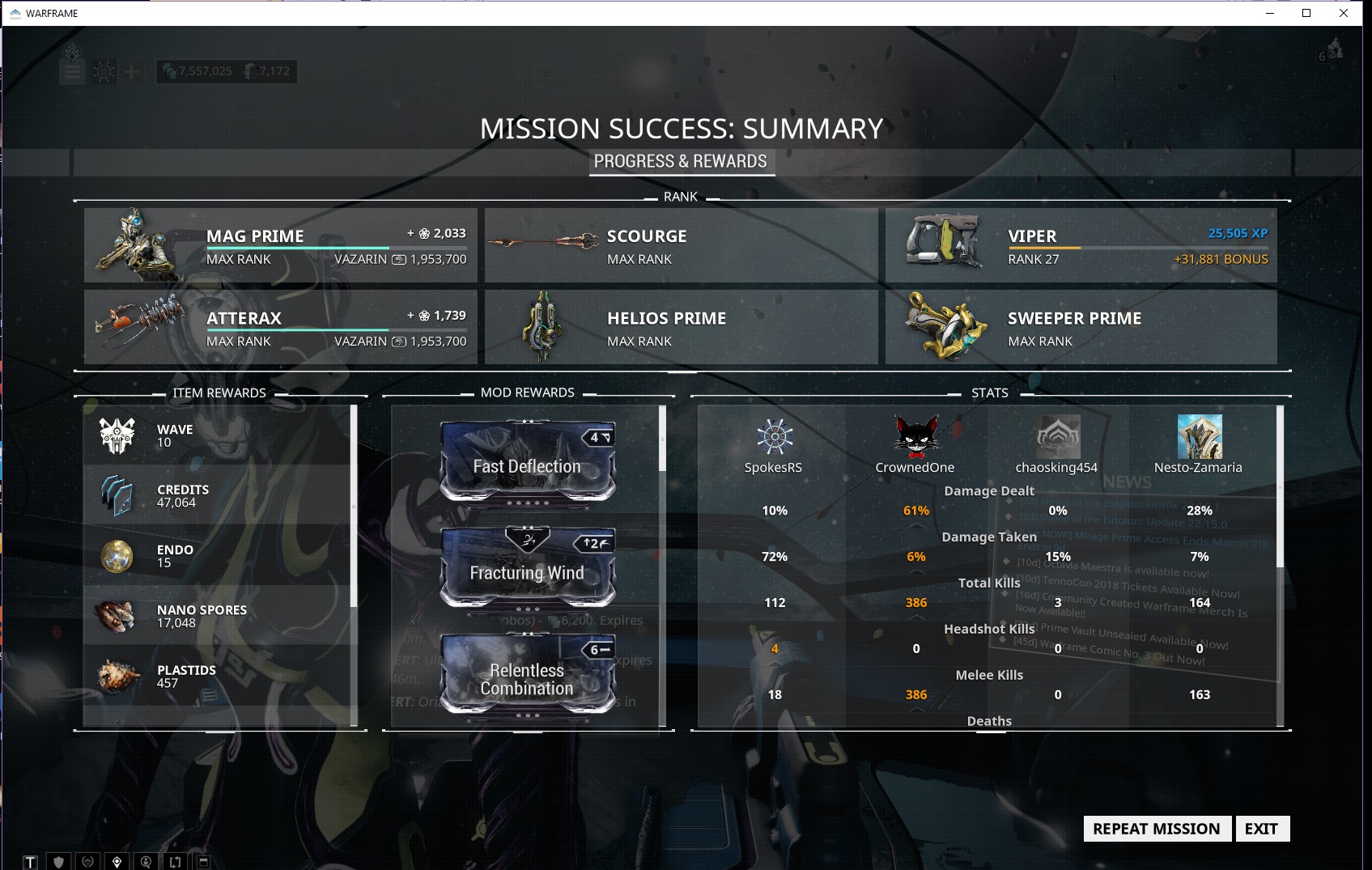The width and height of the screenshot is (1372, 870).
Task: Click the Credits reward row
Action: (x=219, y=495)
